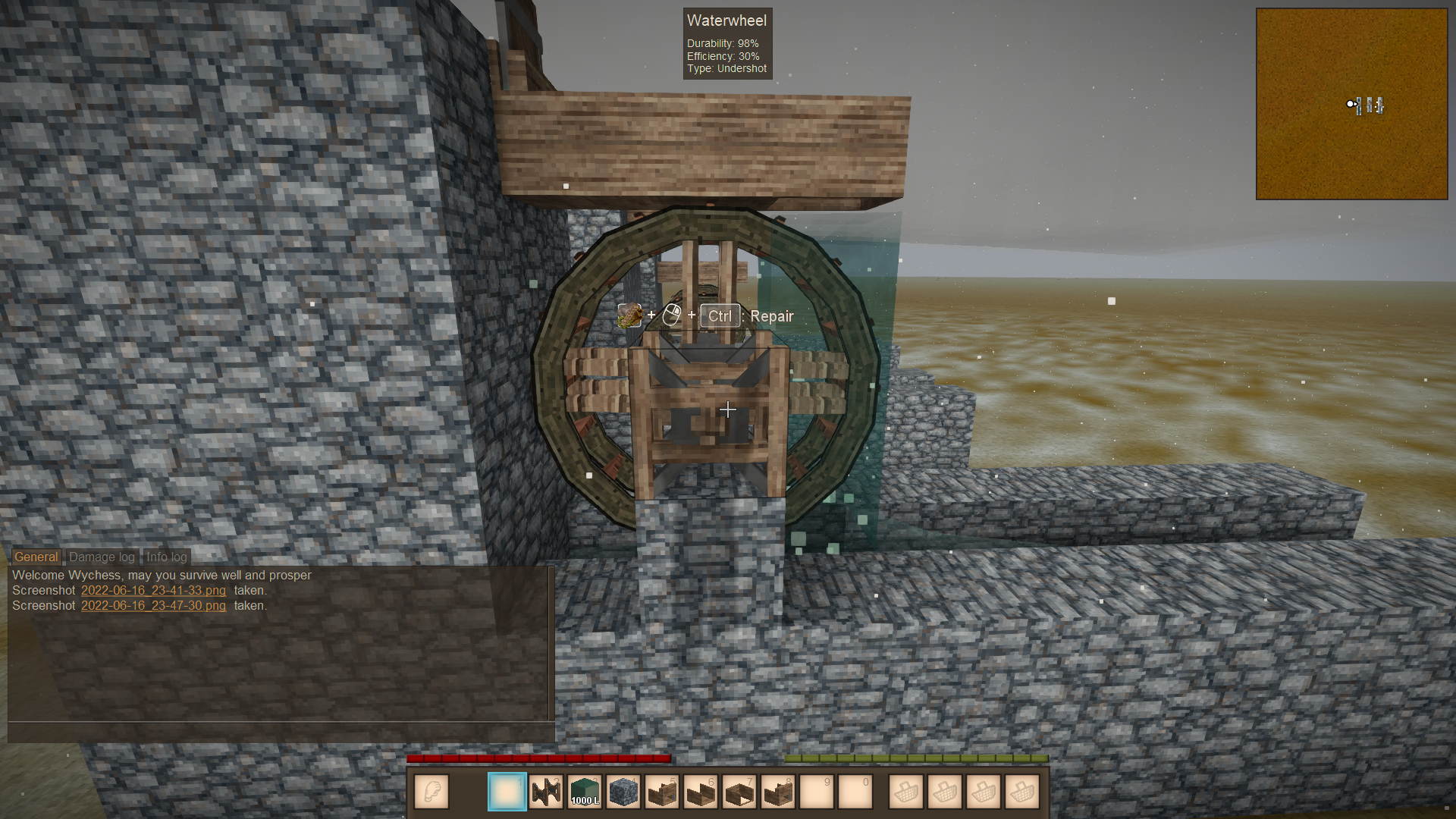
Task: Select hotbar slot 7 wooden trough piece
Action: point(739,792)
